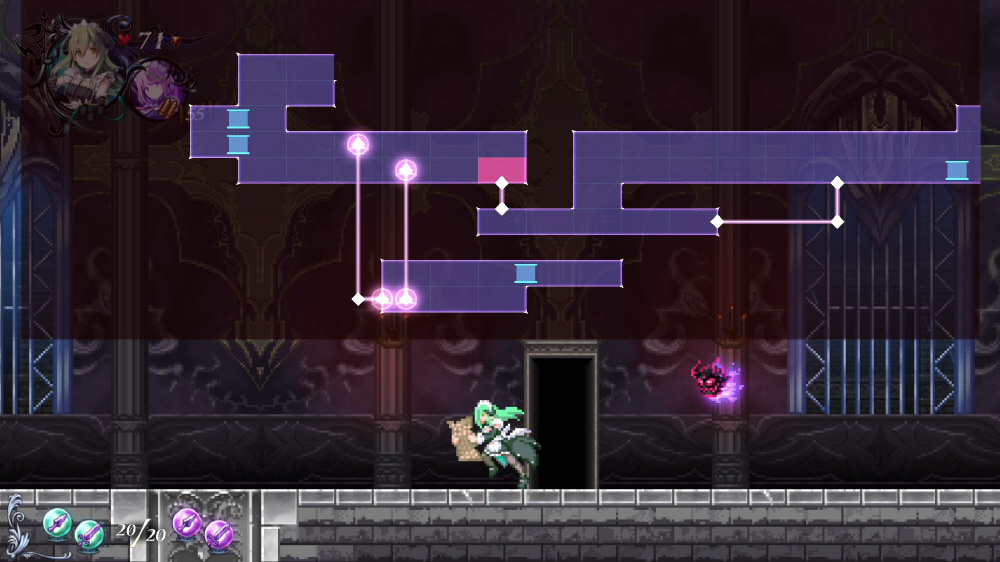Screen dimensions: 1000x562
Task: Use the purple dagger skill orb
Action: coord(187,521)
